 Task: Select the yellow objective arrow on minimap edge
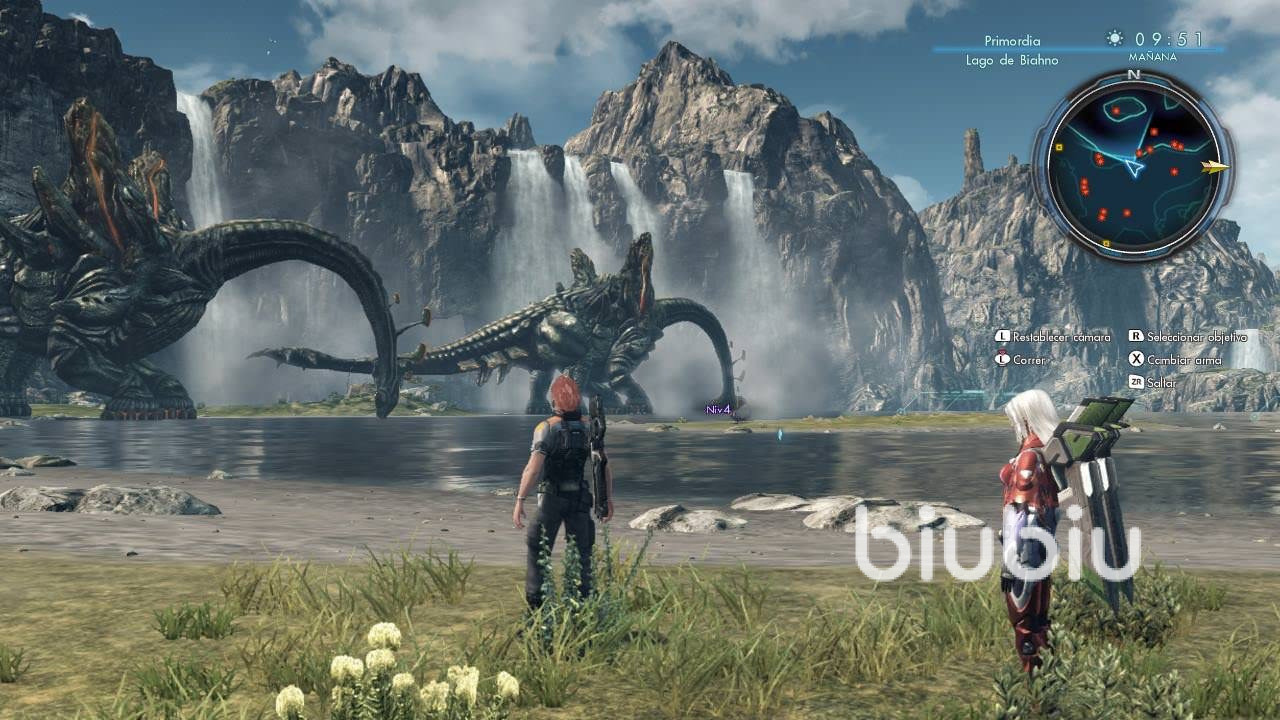pyautogui.click(x=1216, y=167)
